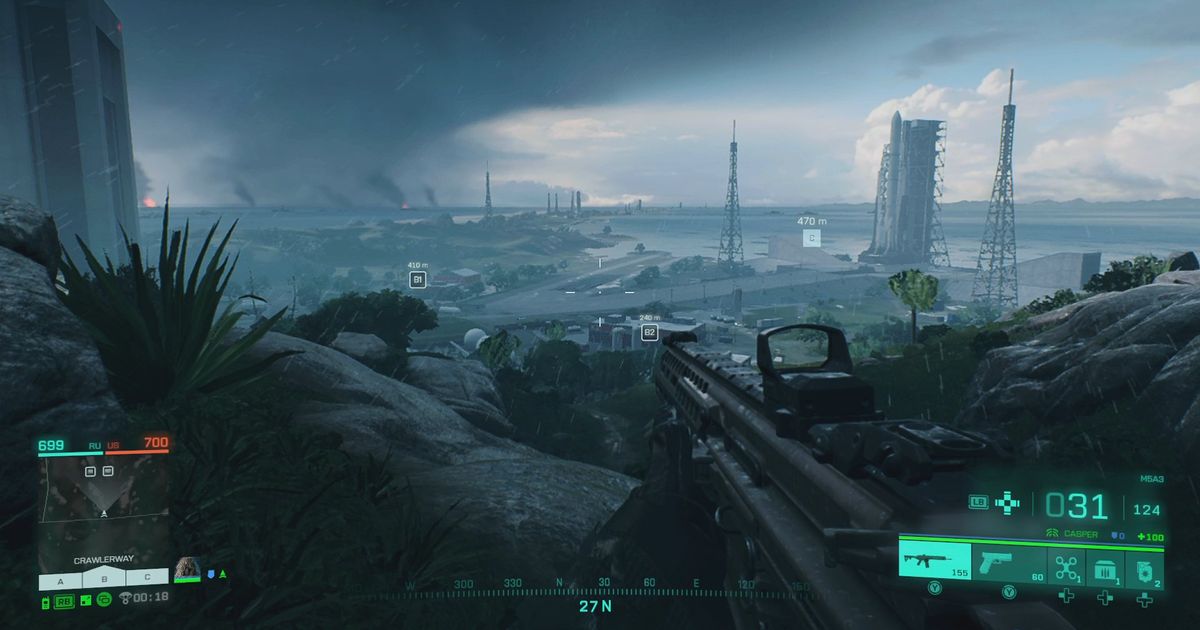The width and height of the screenshot is (1200, 630).
Task: Activate the recon drone gadget
Action: pyautogui.click(x=1066, y=566)
